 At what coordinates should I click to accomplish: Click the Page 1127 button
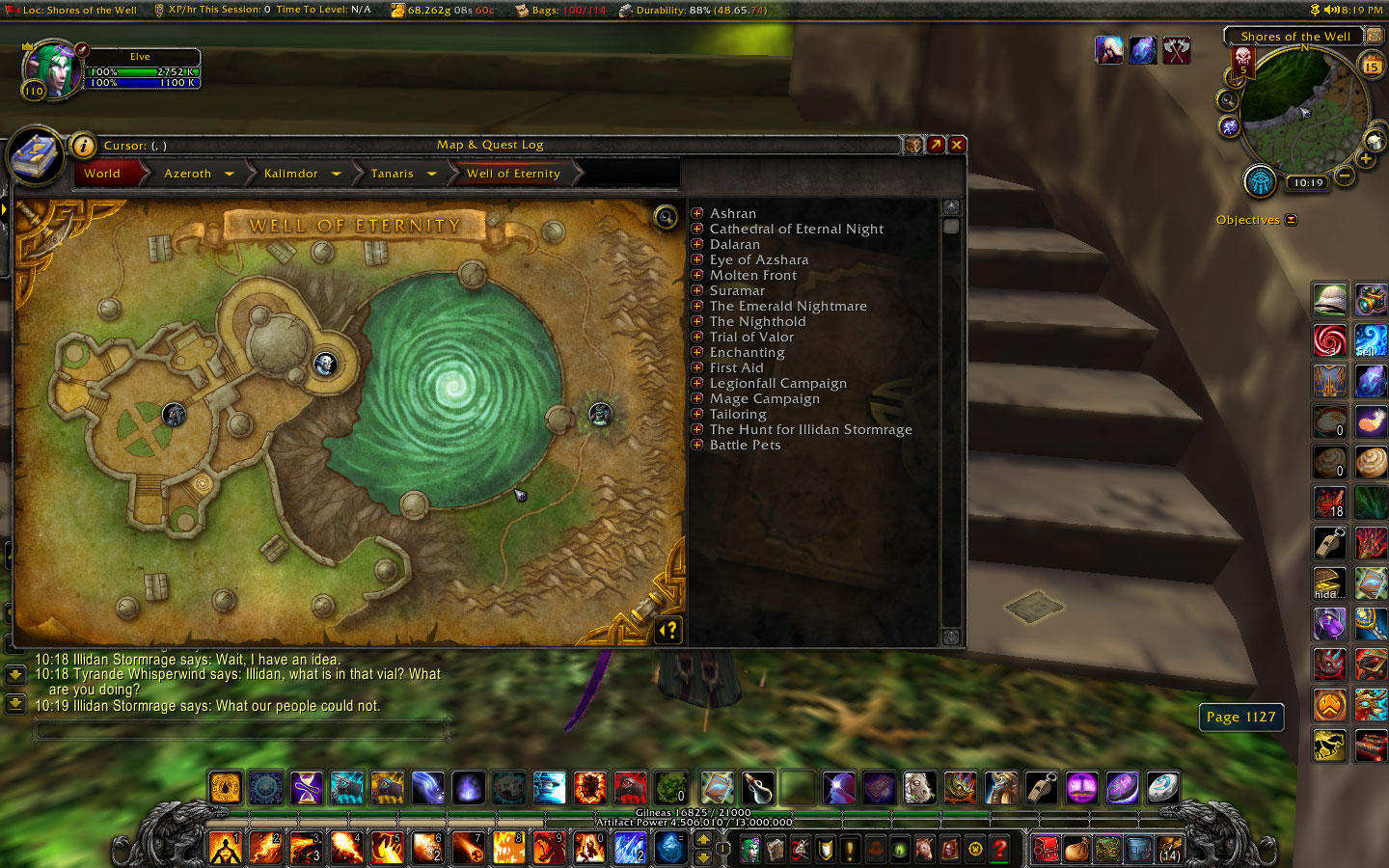click(x=1241, y=717)
